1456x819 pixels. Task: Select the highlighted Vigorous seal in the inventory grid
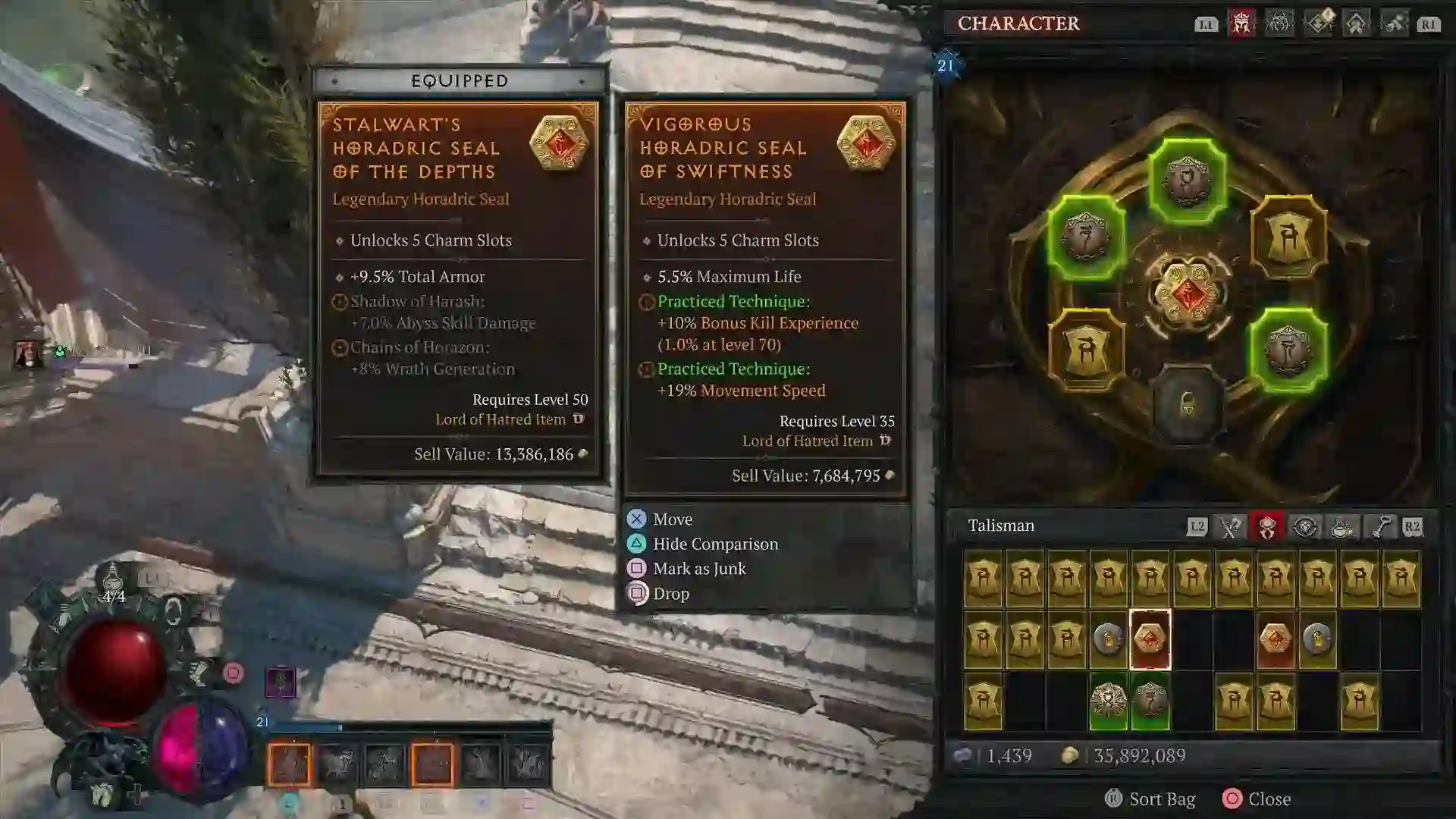click(x=1150, y=641)
